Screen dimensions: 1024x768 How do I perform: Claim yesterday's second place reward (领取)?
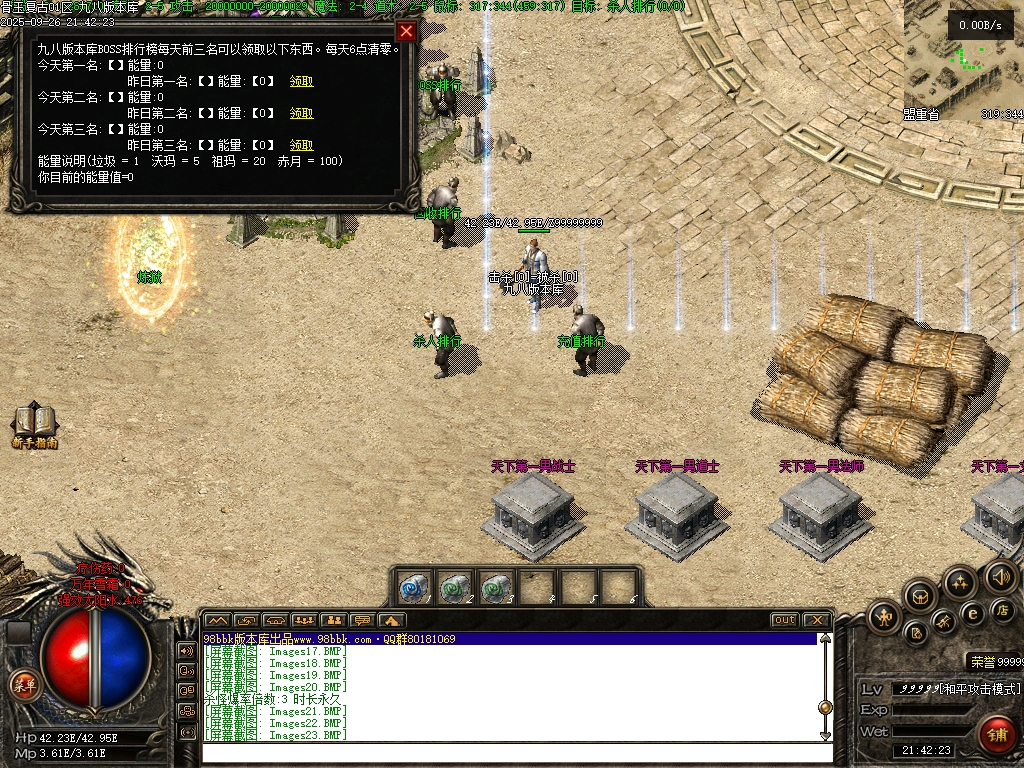301,114
